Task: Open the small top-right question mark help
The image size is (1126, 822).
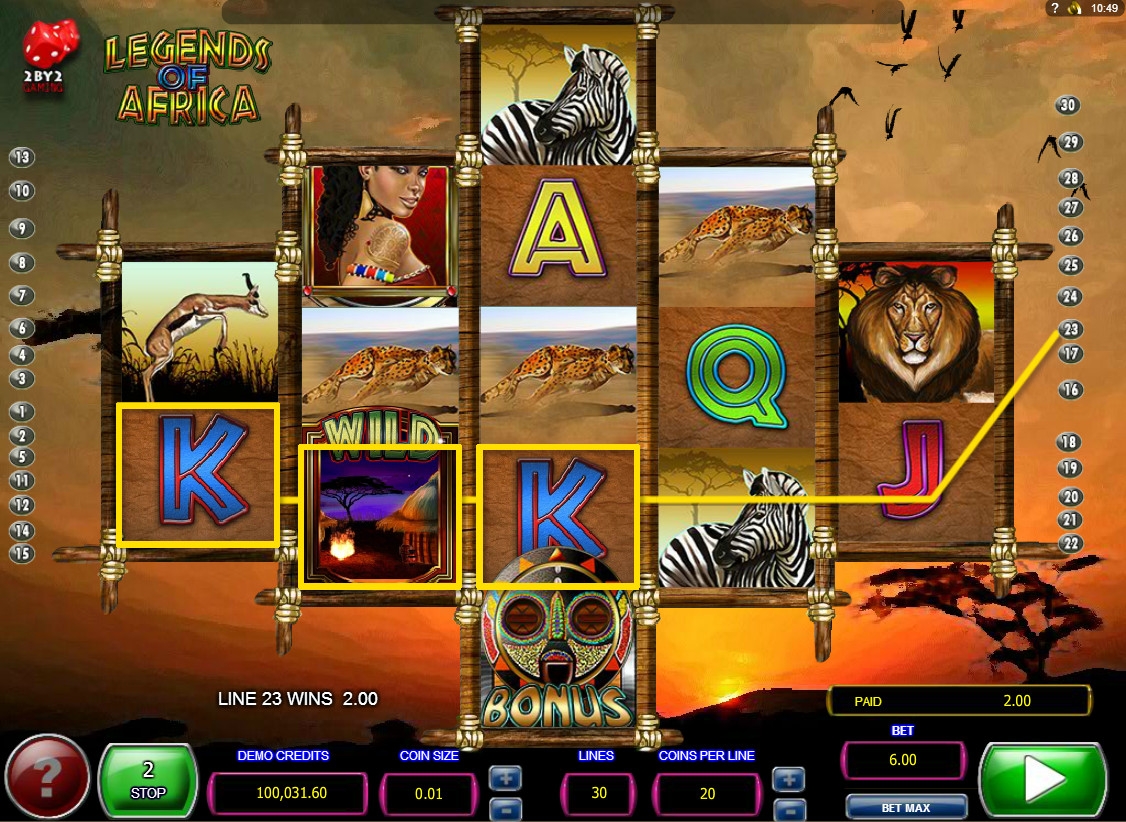Action: pyautogui.click(x=1054, y=8)
